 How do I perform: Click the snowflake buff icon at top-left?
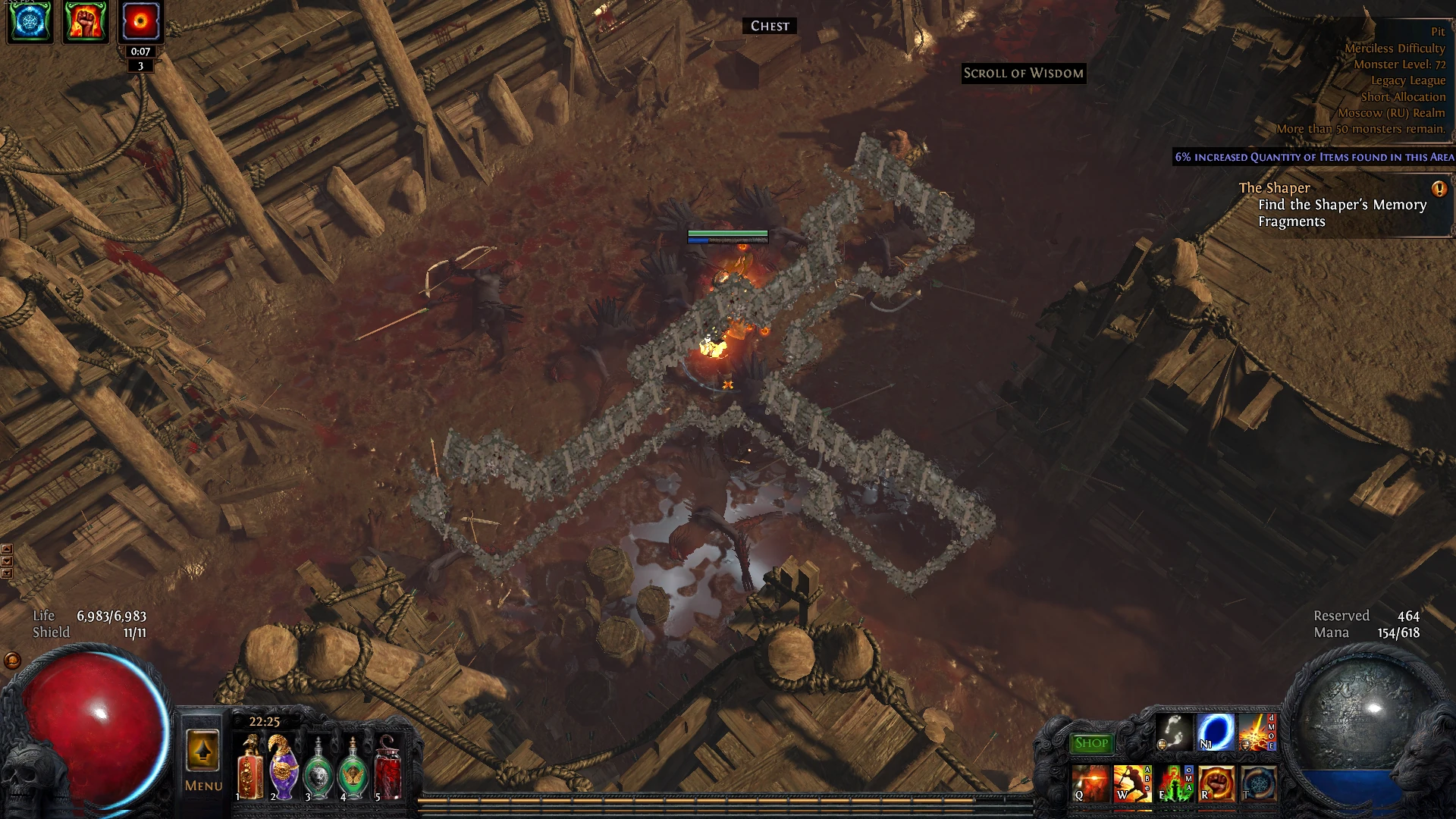pos(30,20)
